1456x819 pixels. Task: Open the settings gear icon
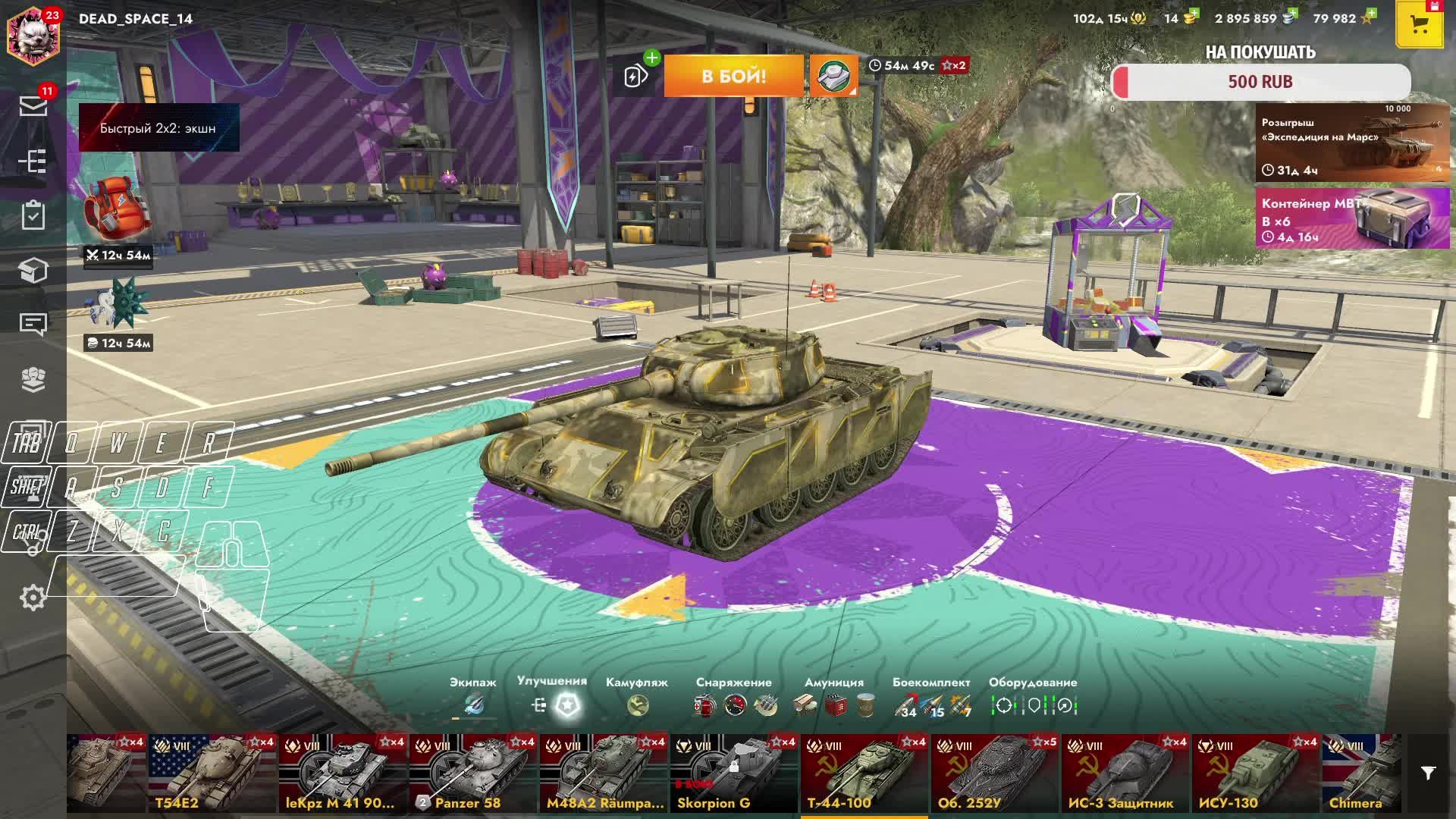(33, 598)
